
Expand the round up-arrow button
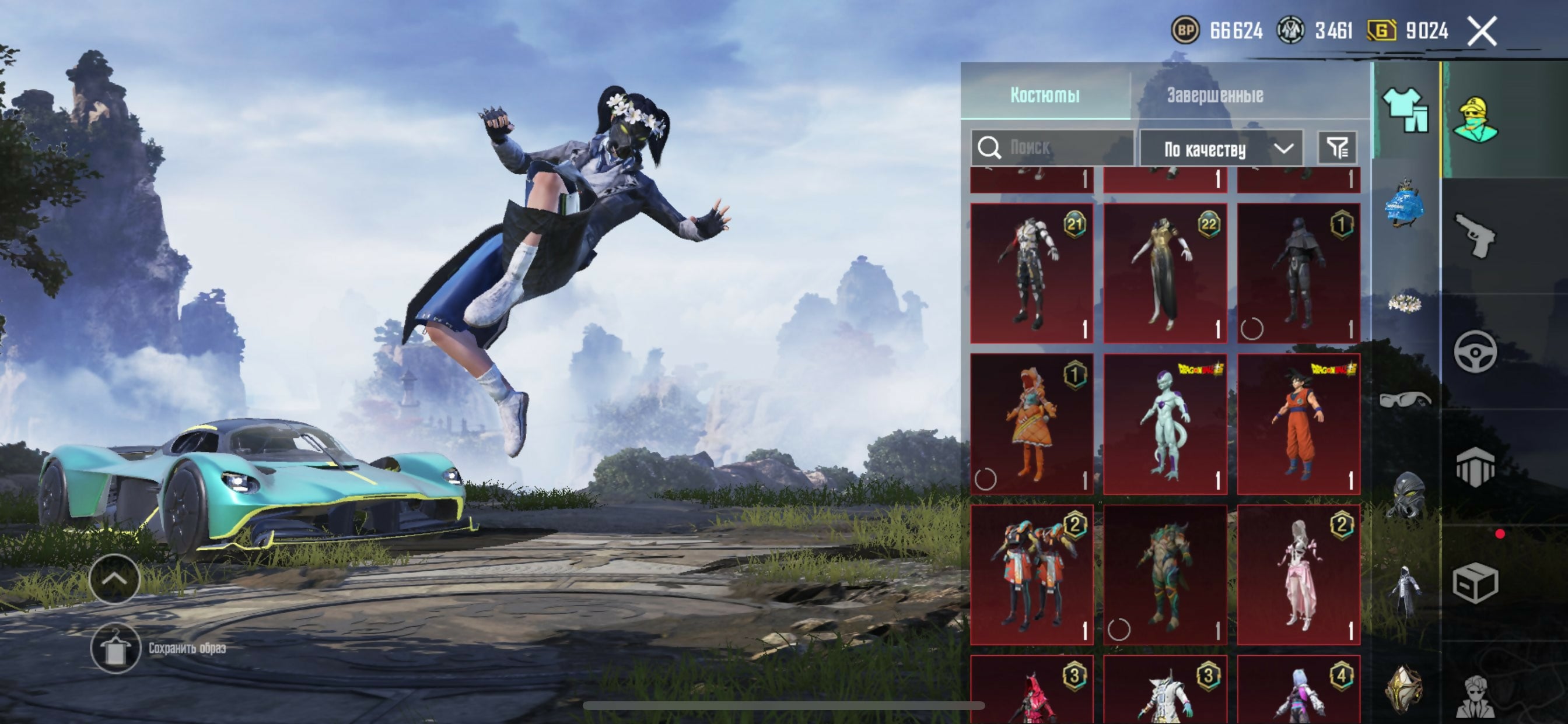coord(114,579)
